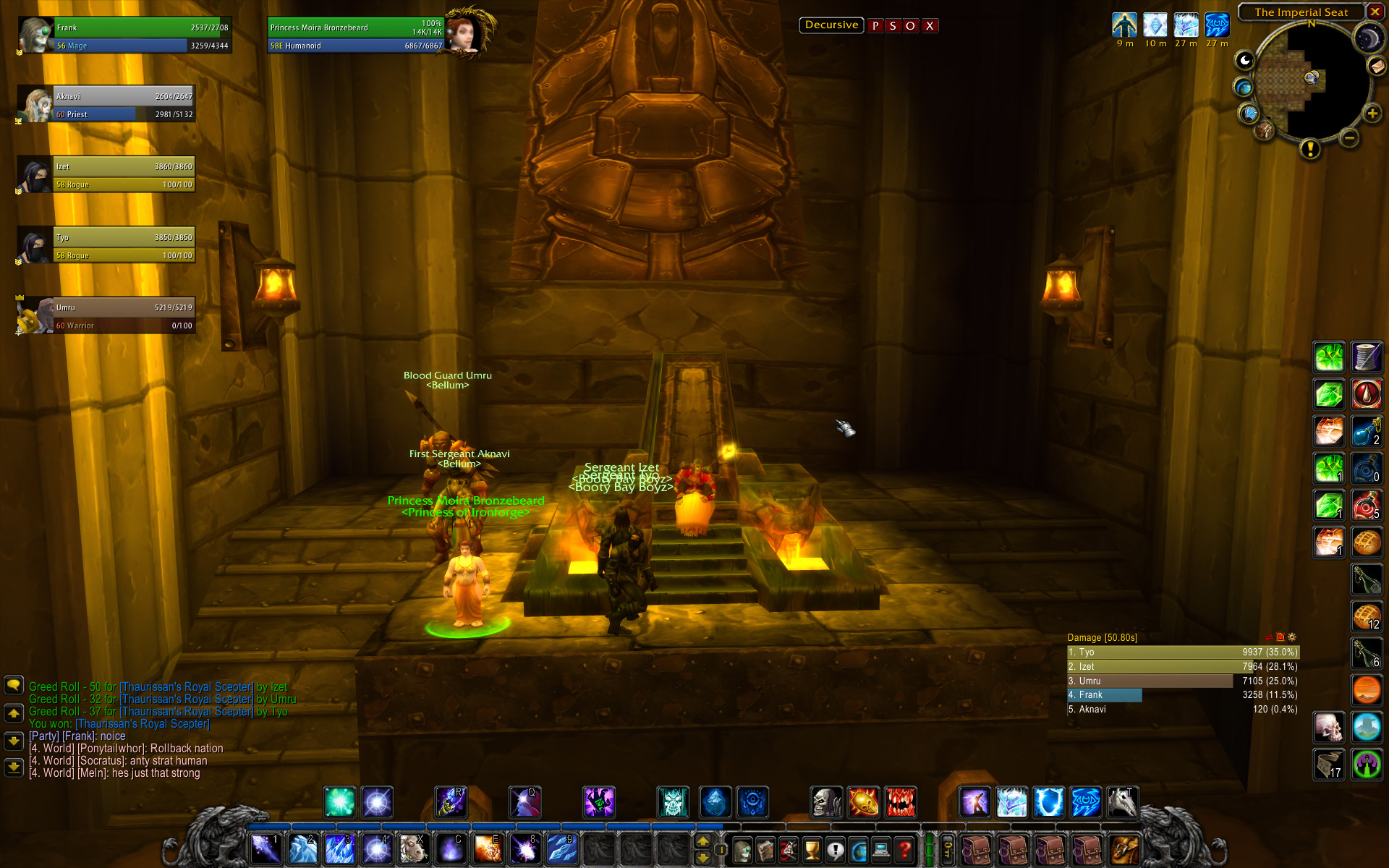Screen dimensions: 1389x868
Task: Open the mail envelope icon by the minimap
Action: pos(1377,66)
